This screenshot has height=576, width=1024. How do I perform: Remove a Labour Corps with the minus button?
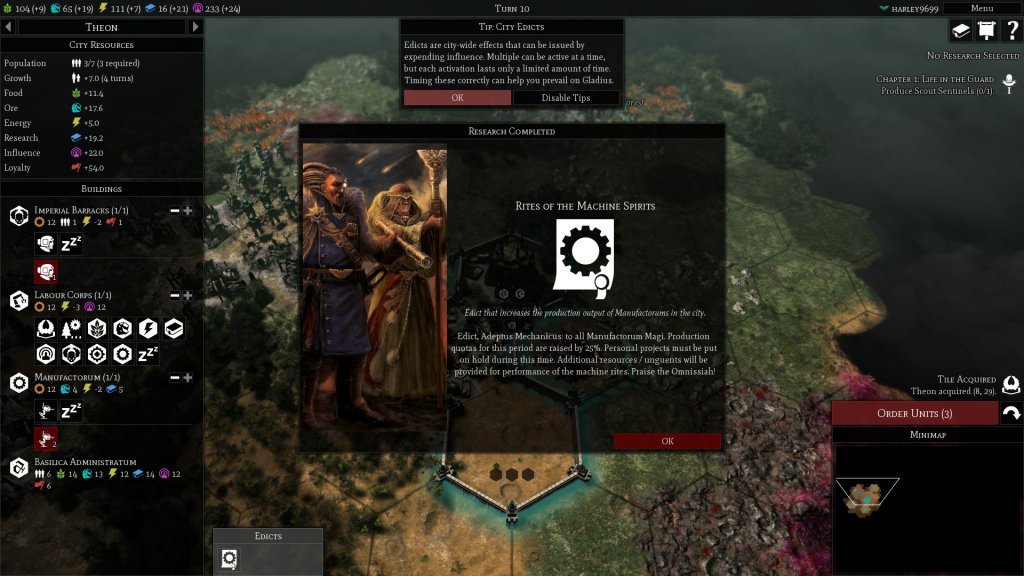click(175, 296)
